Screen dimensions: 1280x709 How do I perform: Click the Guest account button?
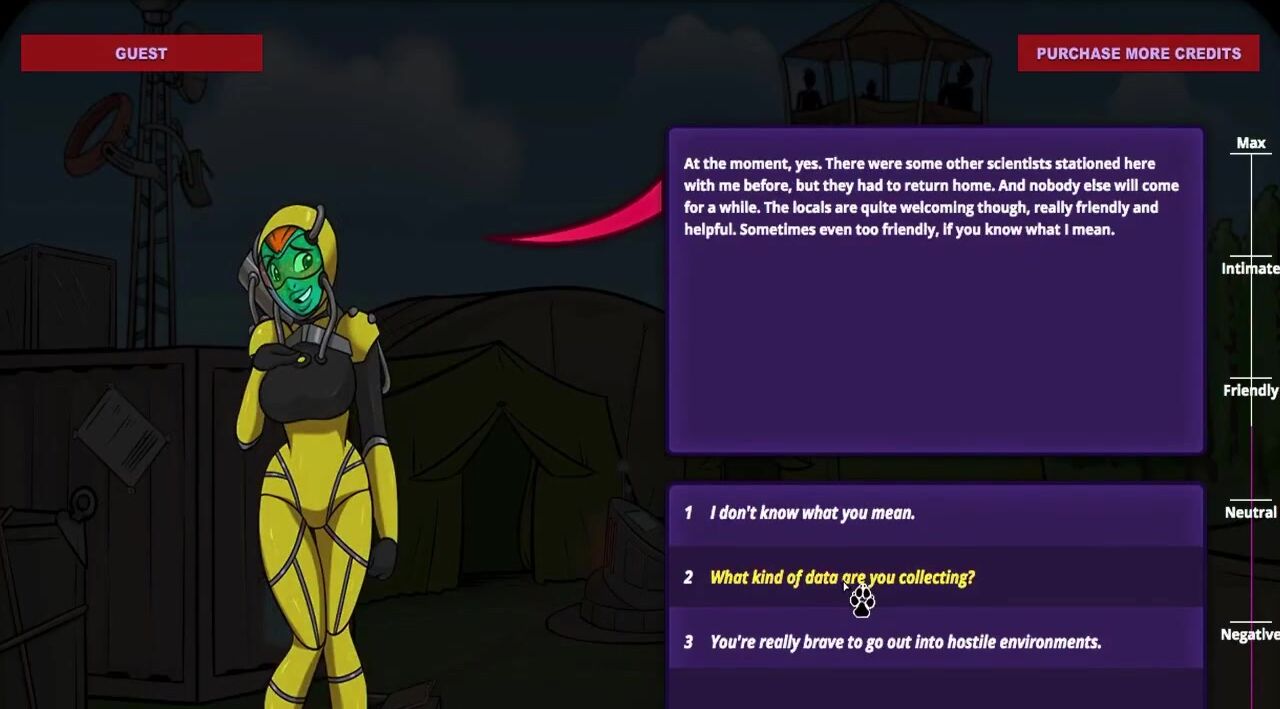(141, 53)
